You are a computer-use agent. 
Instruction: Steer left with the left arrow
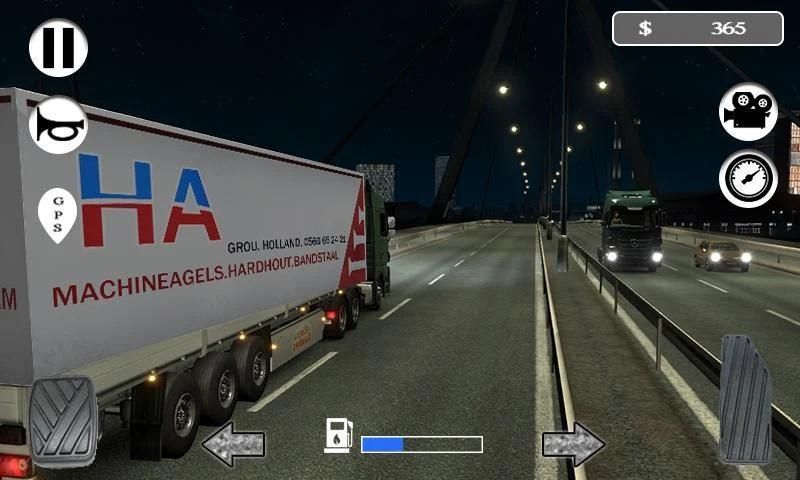click(233, 444)
